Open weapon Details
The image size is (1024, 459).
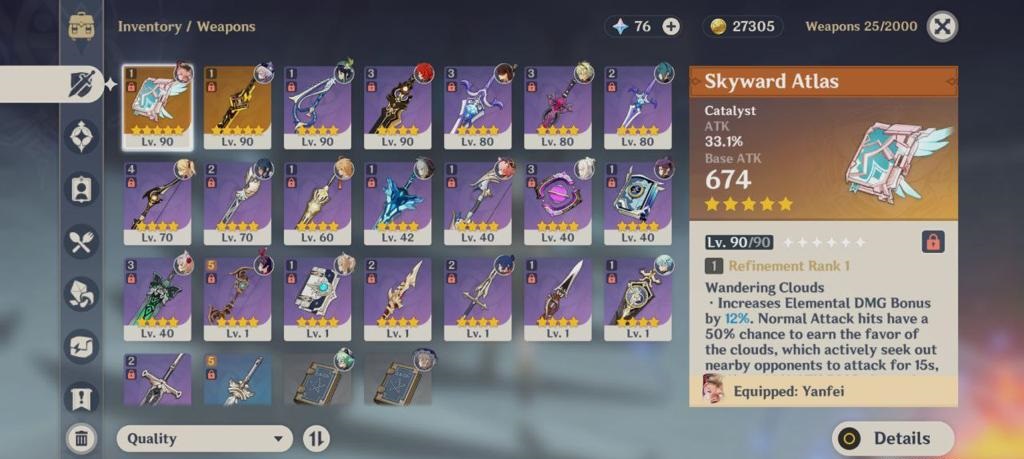pyautogui.click(x=893, y=438)
